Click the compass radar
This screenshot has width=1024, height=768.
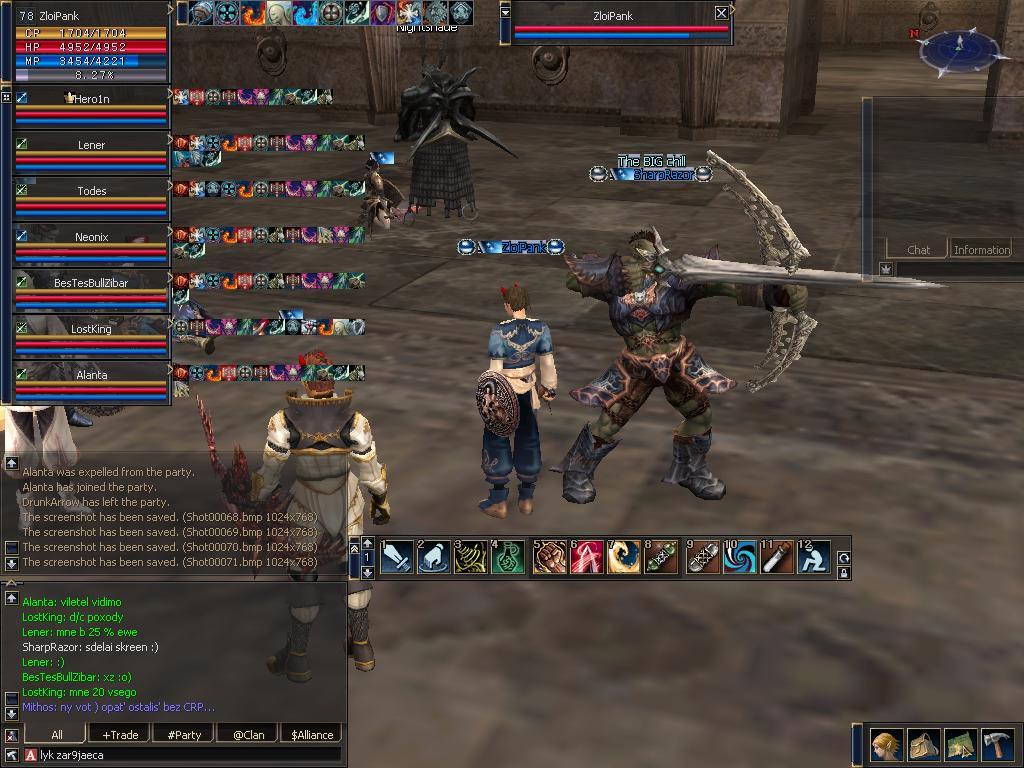(x=959, y=50)
